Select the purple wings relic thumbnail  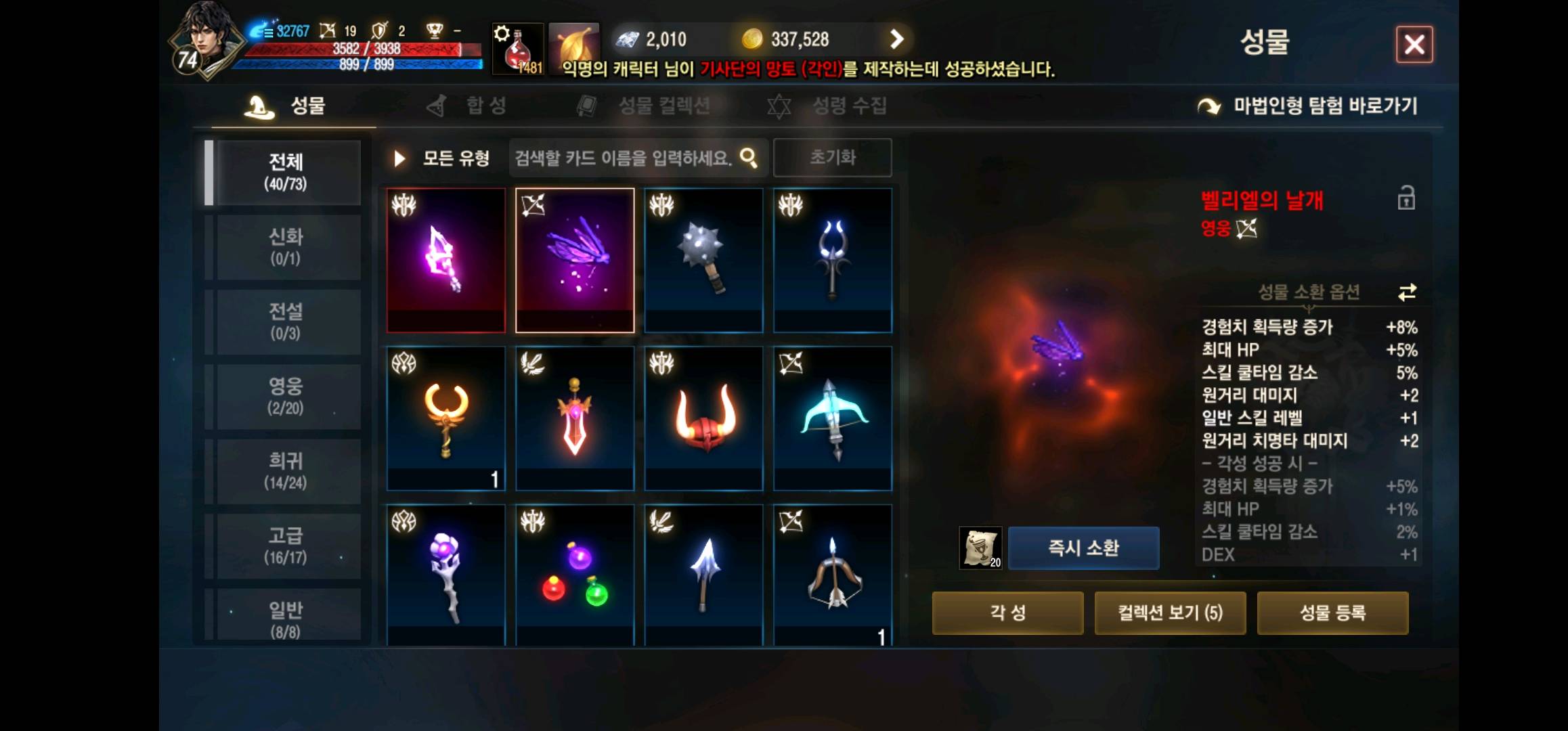(x=573, y=259)
